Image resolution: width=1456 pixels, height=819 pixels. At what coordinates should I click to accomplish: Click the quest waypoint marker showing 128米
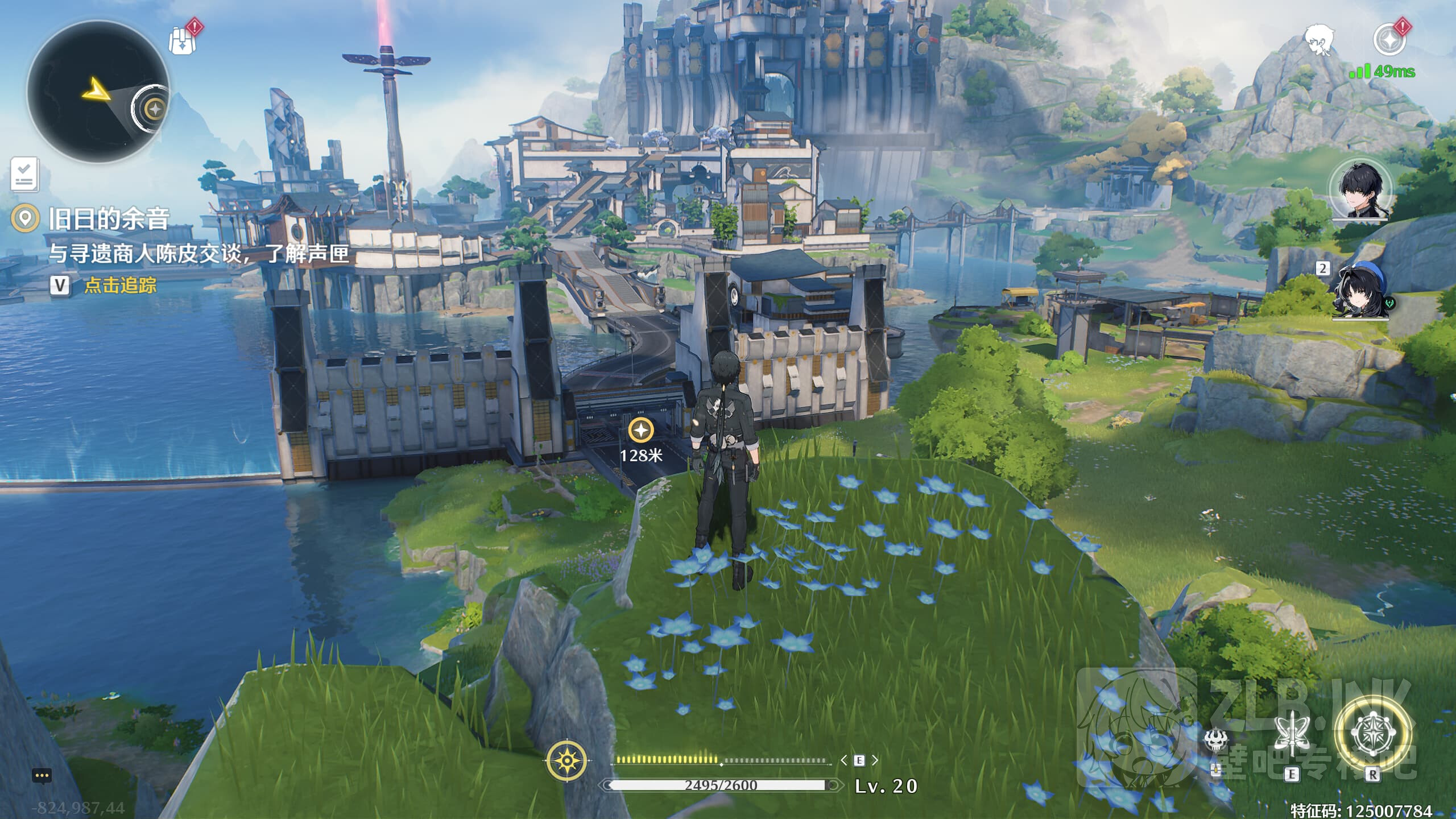tap(641, 431)
